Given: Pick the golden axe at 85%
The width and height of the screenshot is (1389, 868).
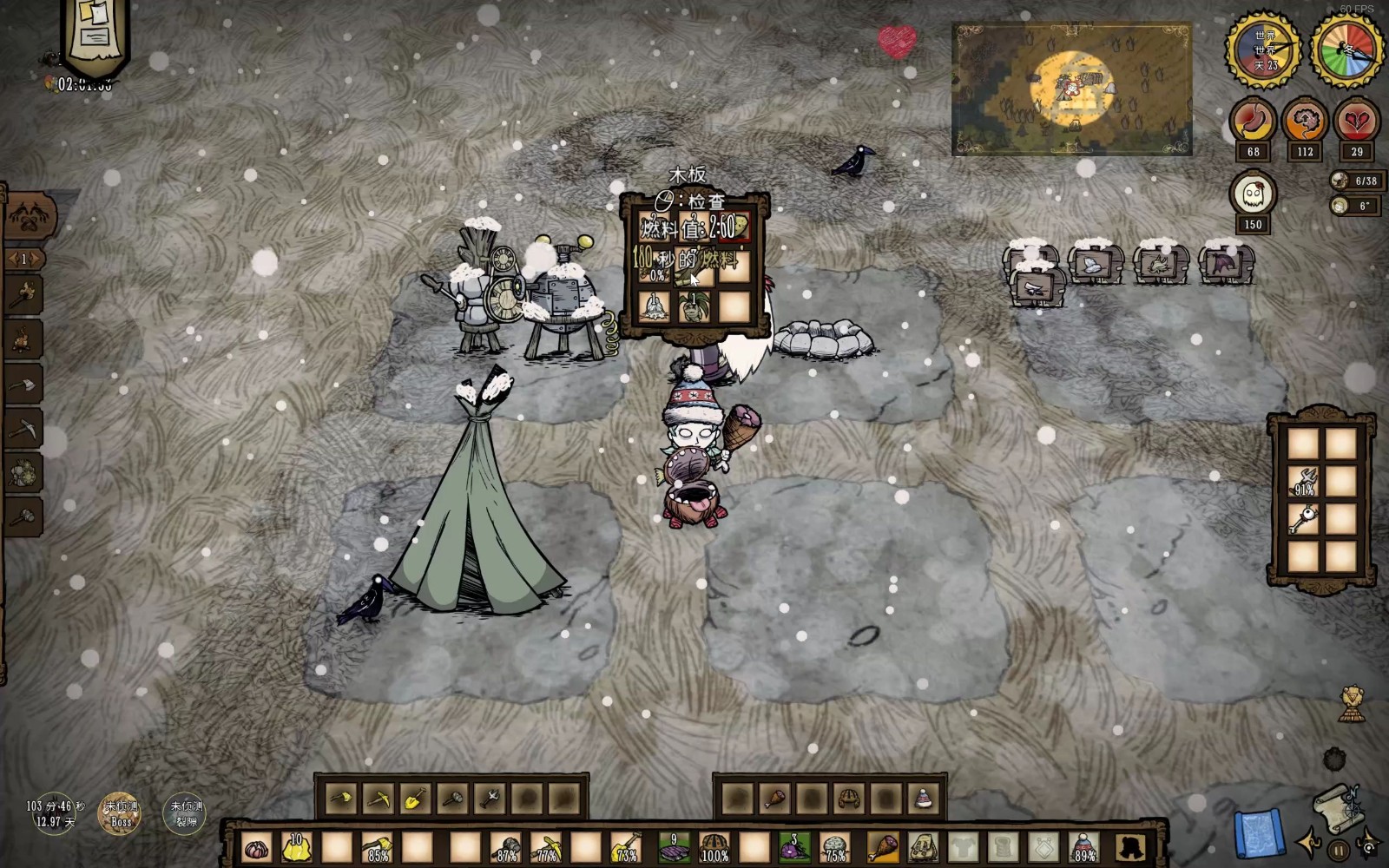Looking at the screenshot, I should (377, 847).
